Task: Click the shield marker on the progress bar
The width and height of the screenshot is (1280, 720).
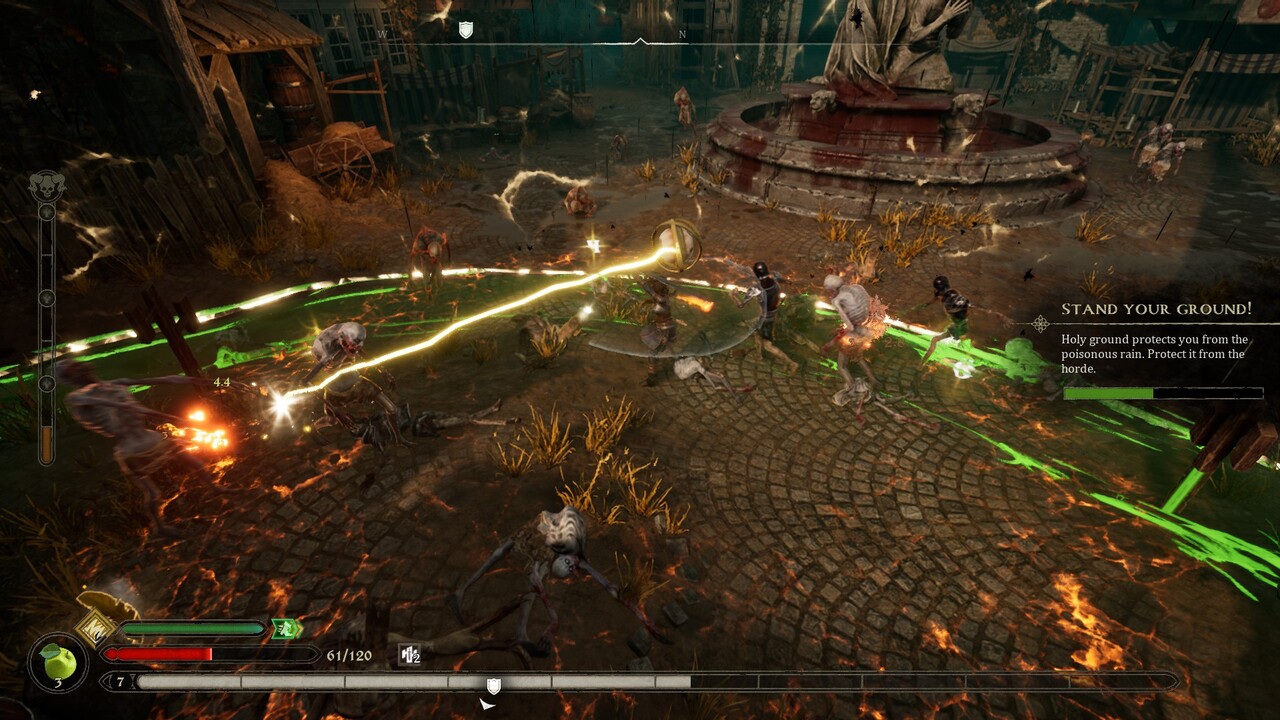Action: 493,685
